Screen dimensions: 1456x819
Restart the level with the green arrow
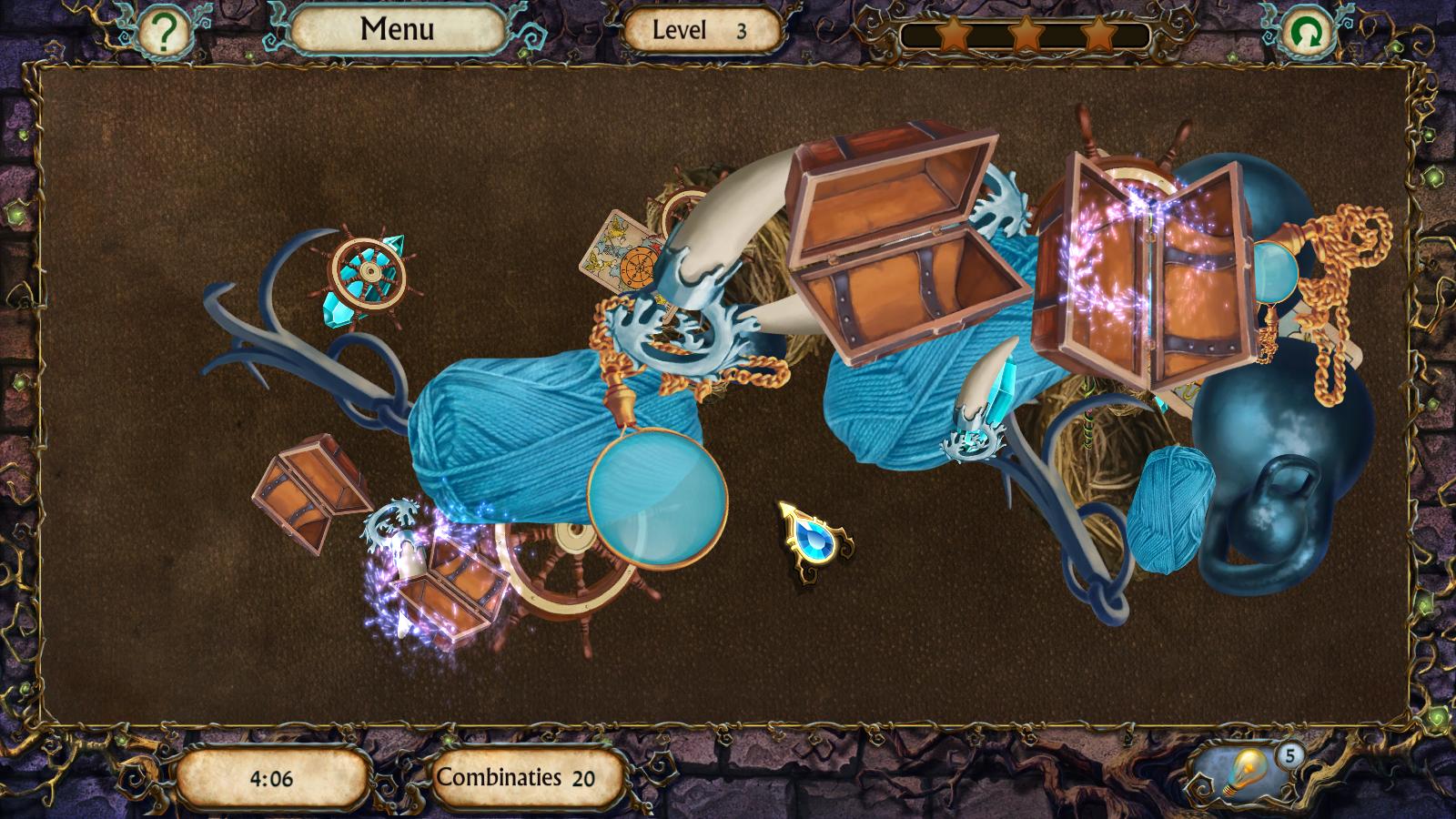pyautogui.click(x=1309, y=34)
